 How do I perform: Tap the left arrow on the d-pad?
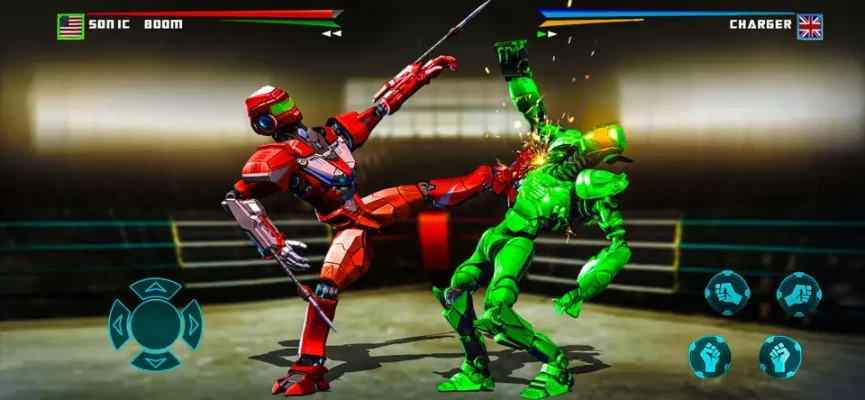point(119,324)
